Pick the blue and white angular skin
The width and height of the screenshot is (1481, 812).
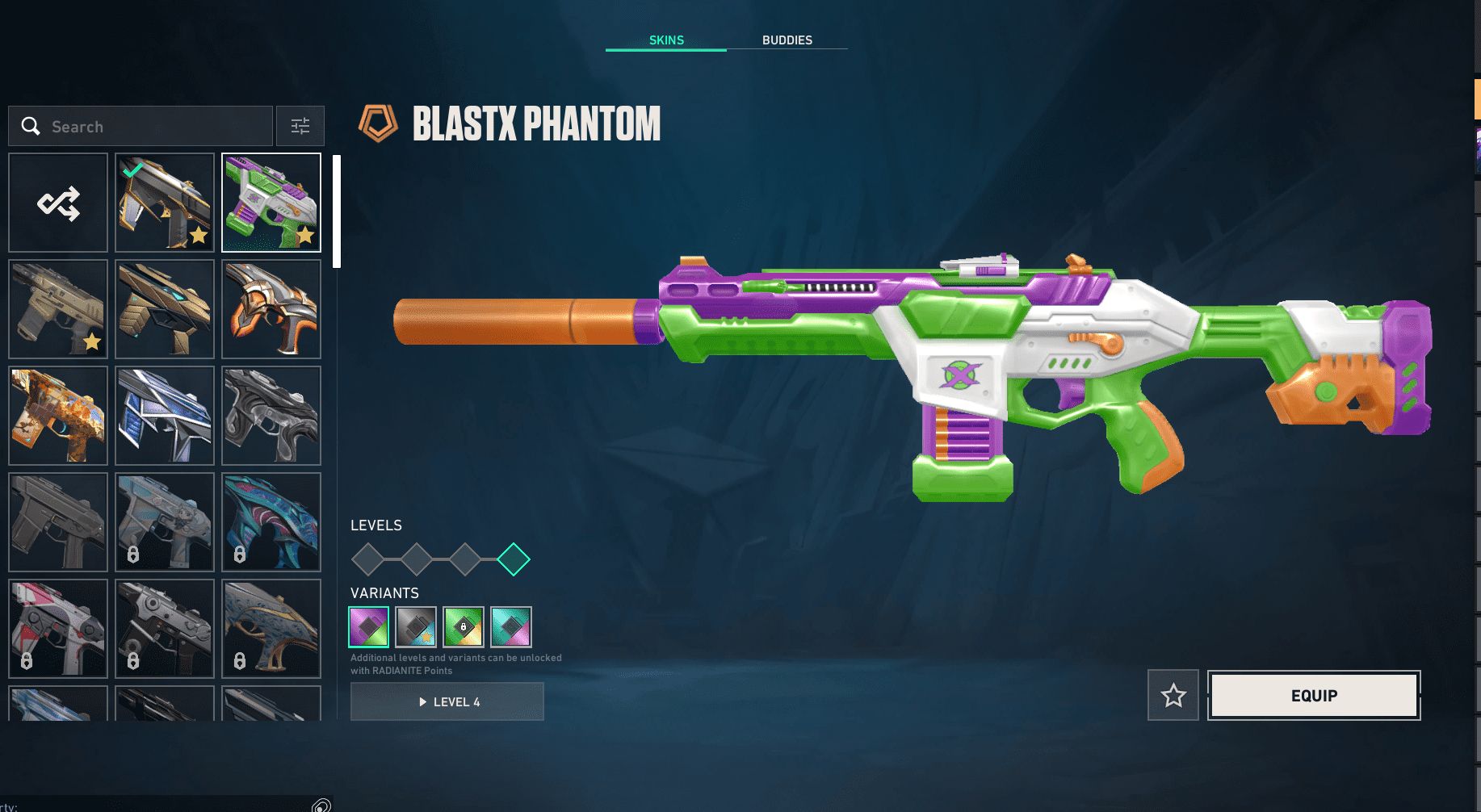tap(165, 416)
